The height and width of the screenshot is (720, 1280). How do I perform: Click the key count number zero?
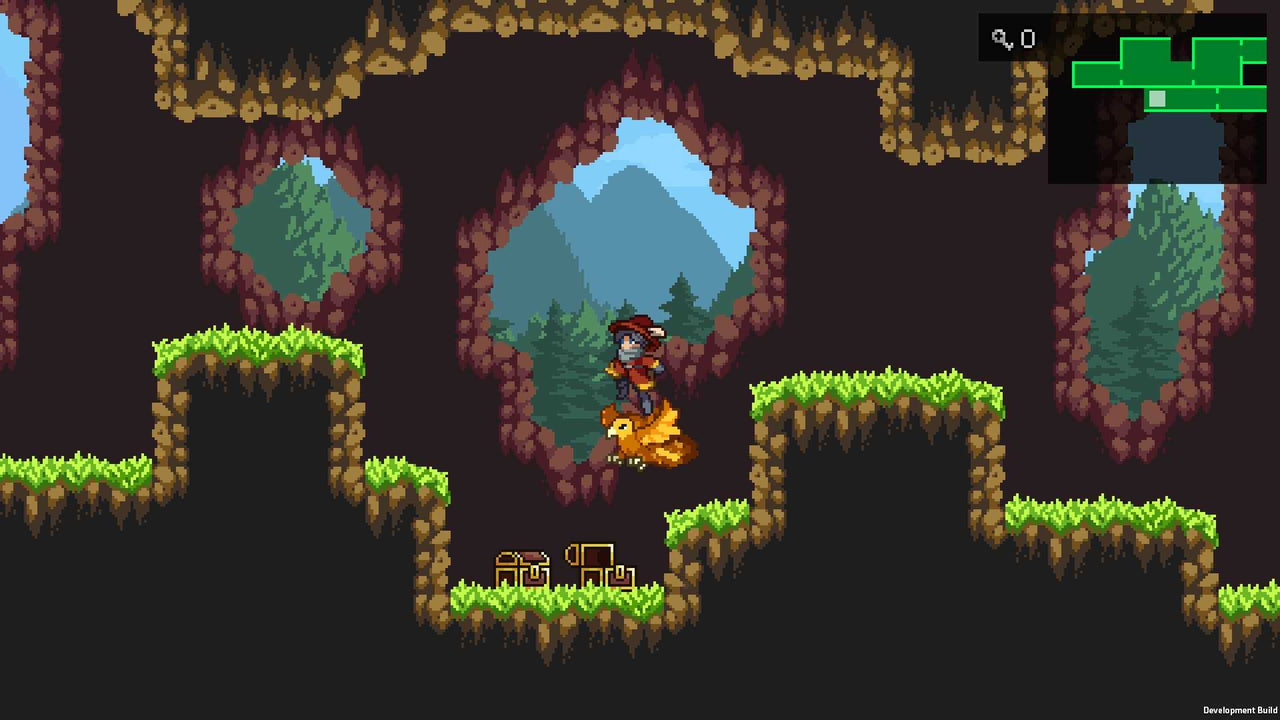point(1029,39)
